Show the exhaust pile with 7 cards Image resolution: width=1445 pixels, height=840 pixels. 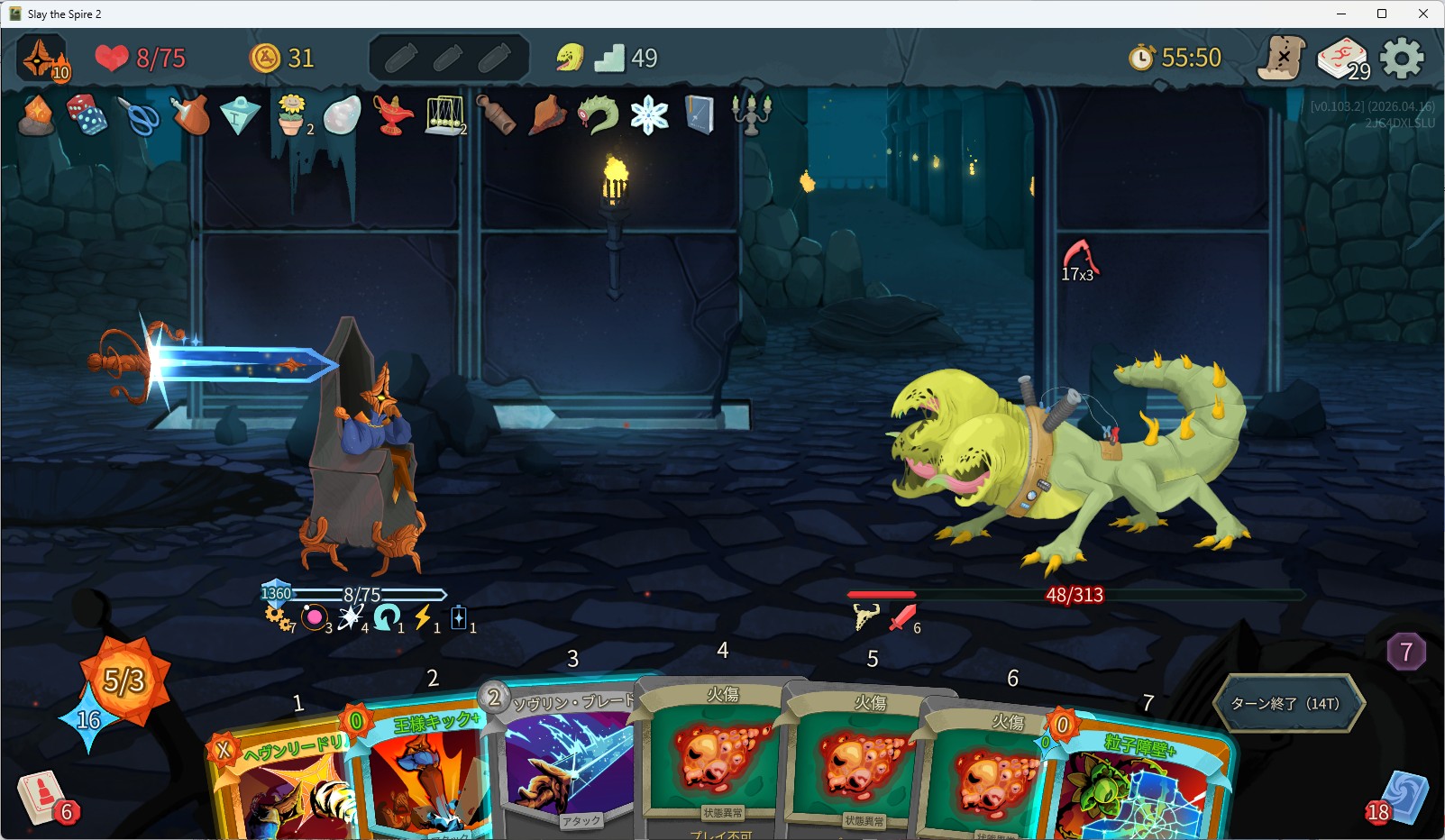click(x=1405, y=652)
